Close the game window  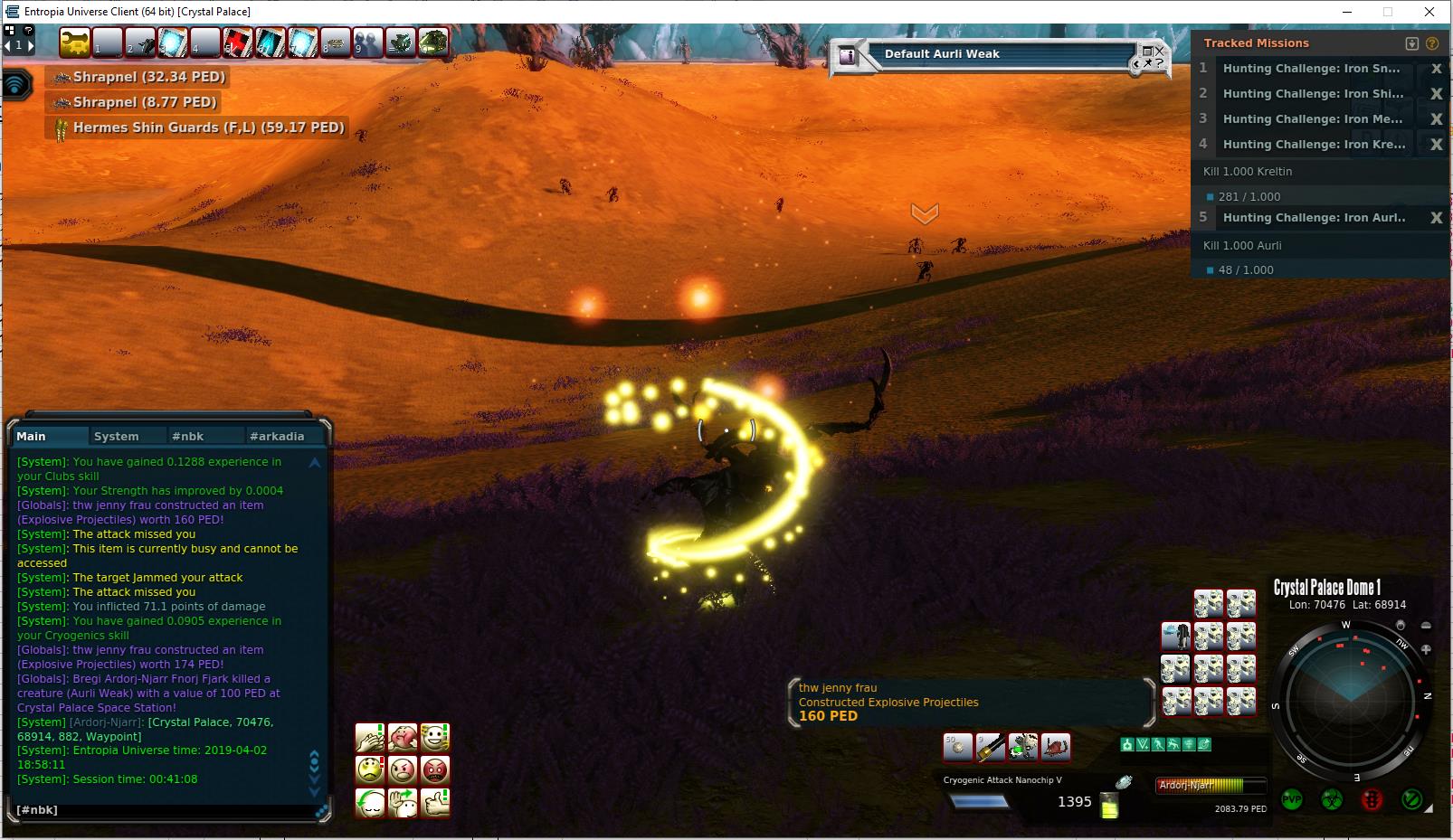point(1429,12)
